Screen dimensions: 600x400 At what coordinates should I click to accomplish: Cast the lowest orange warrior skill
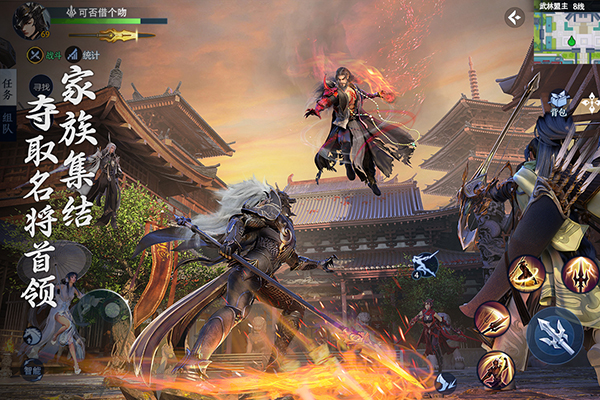[495, 370]
